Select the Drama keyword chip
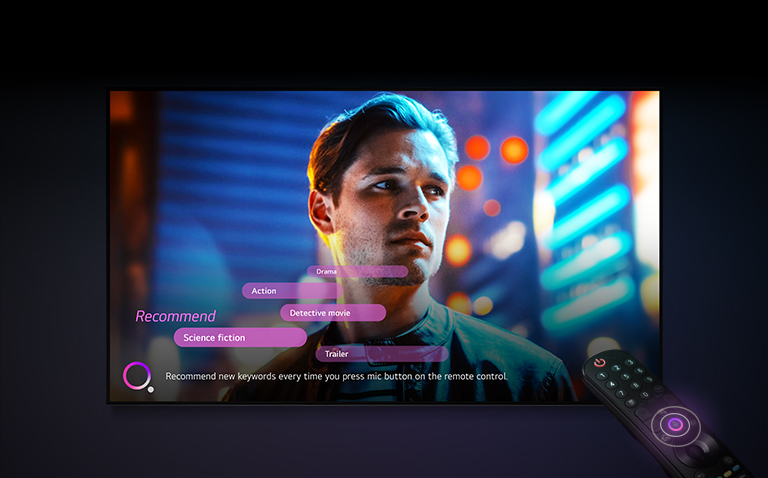Screen dimensions: 768x478 pyautogui.click(x=356, y=271)
